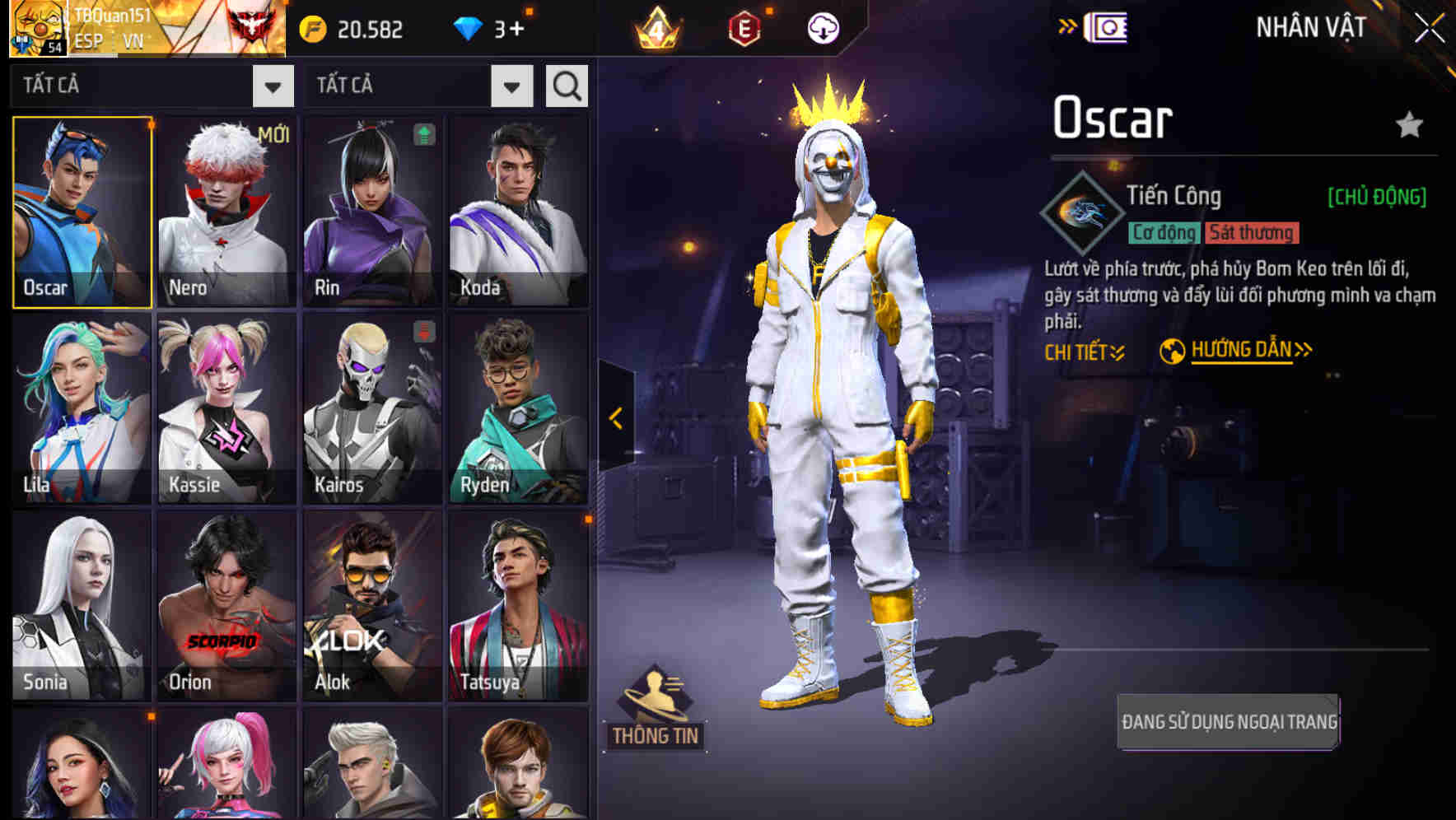Click the HƯỚNG DẪN guide link
This screenshot has height=820, width=1456.
pos(1239,348)
